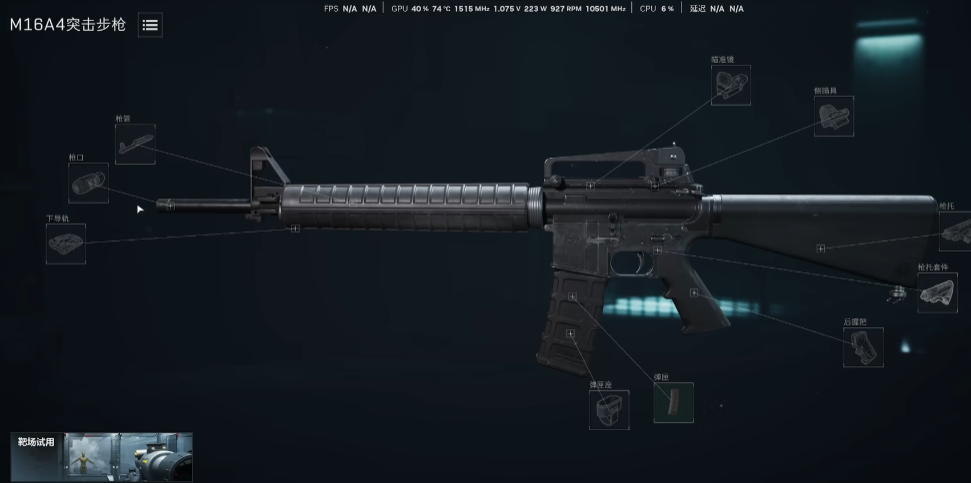Viewport: 971px width, 483px height.
Task: Choose the 枪口 muzzle attachment slot
Action: [89, 183]
